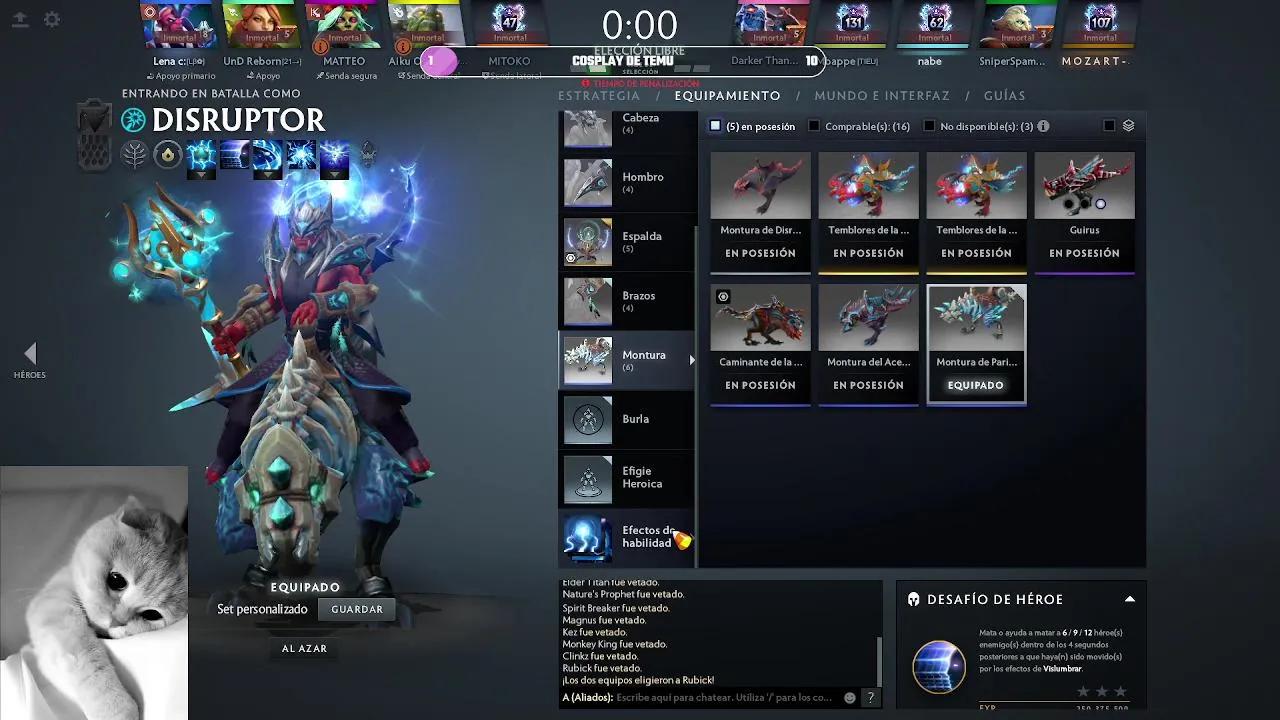Collapse the Desafío de Héroe panel
The width and height of the screenshot is (1280, 720).
click(1130, 599)
